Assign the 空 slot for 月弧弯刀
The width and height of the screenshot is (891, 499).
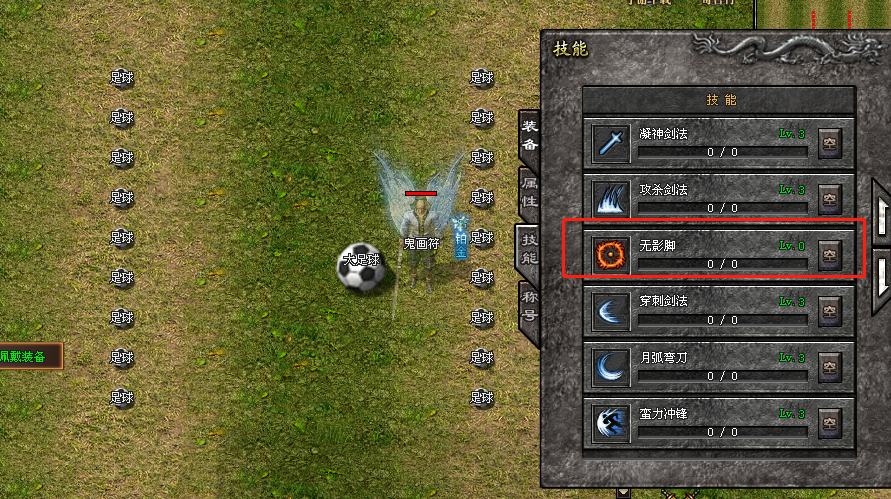click(829, 366)
